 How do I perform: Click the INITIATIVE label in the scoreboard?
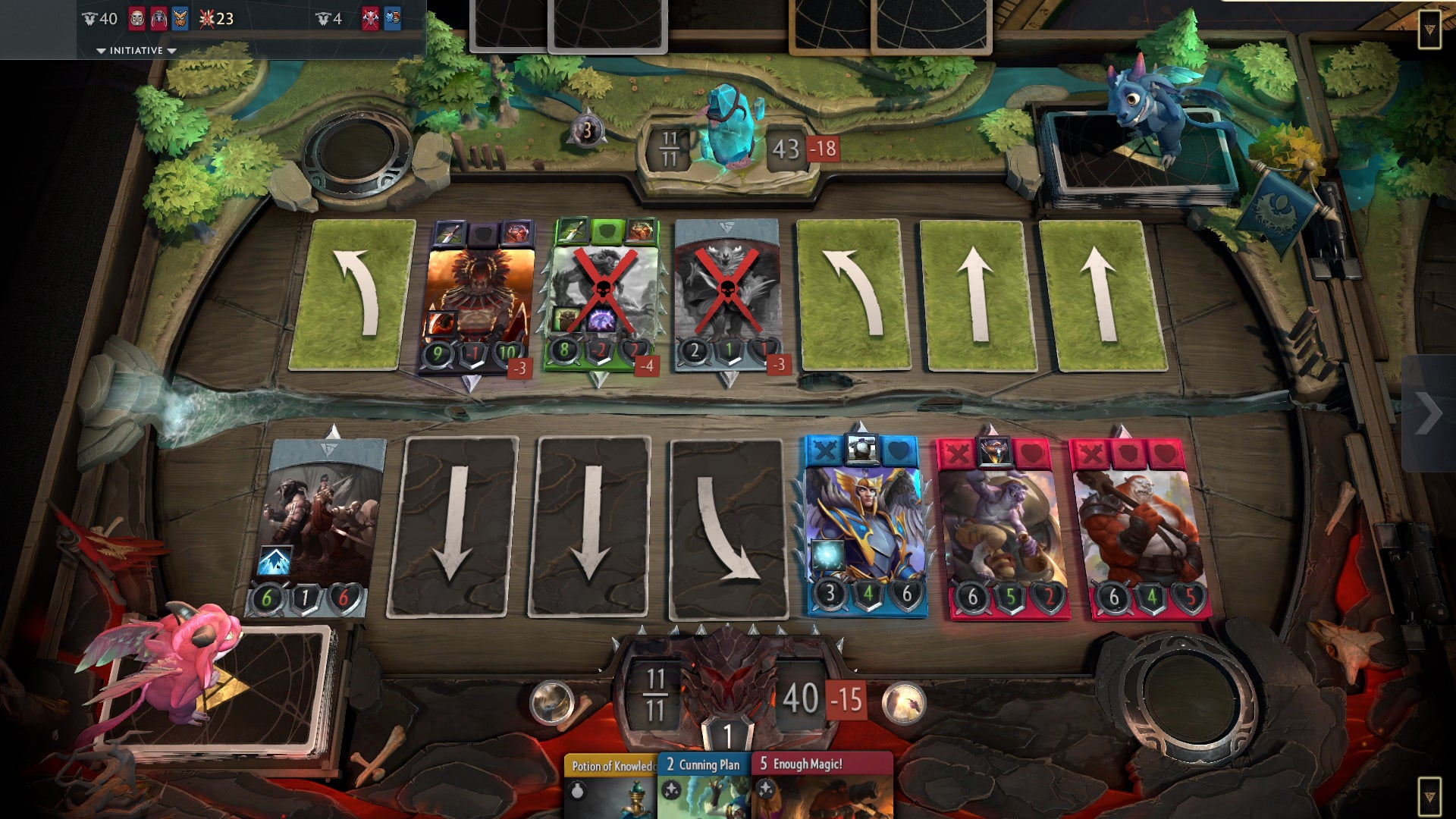point(136,51)
